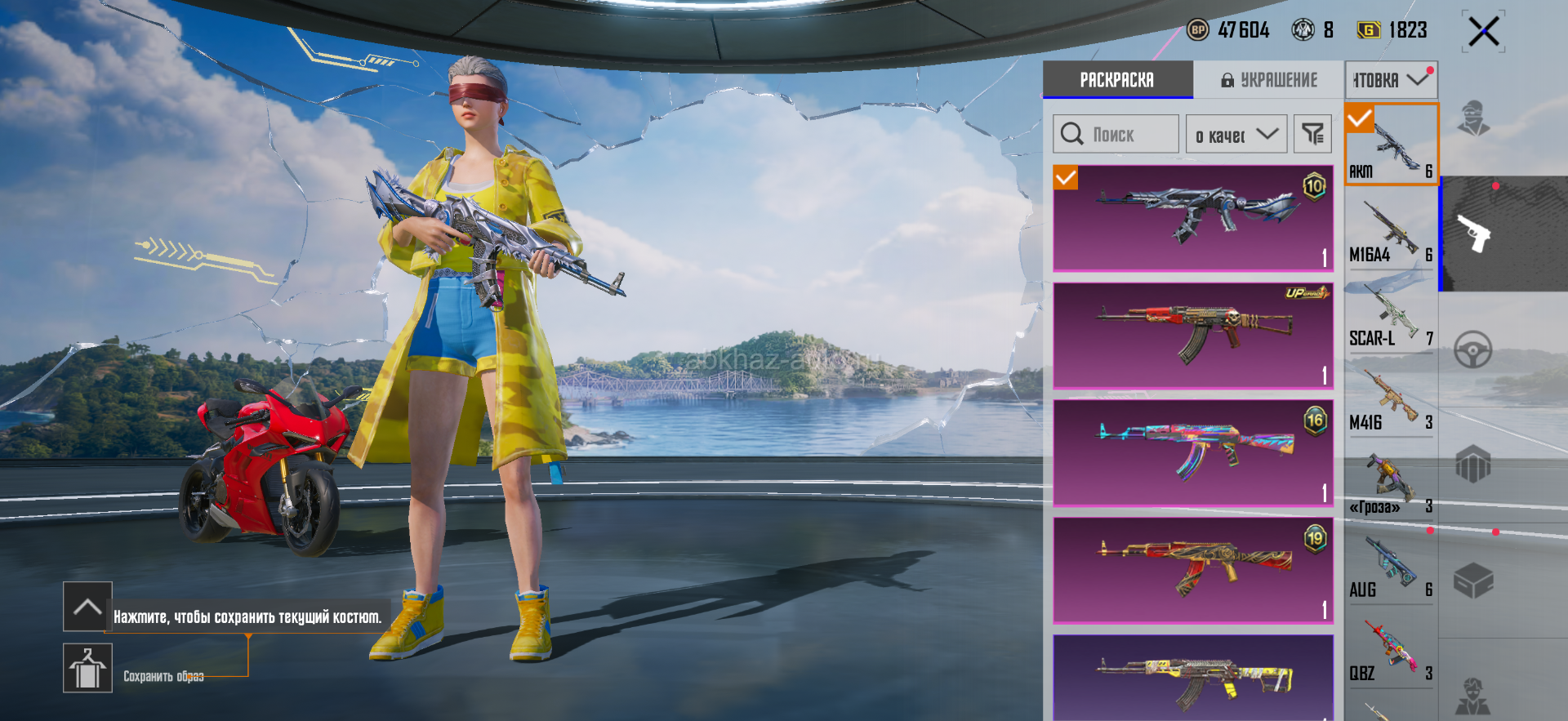The image size is (1568, 721).
Task: Select the silver-blue glacier AKM skin
Action: (1192, 218)
